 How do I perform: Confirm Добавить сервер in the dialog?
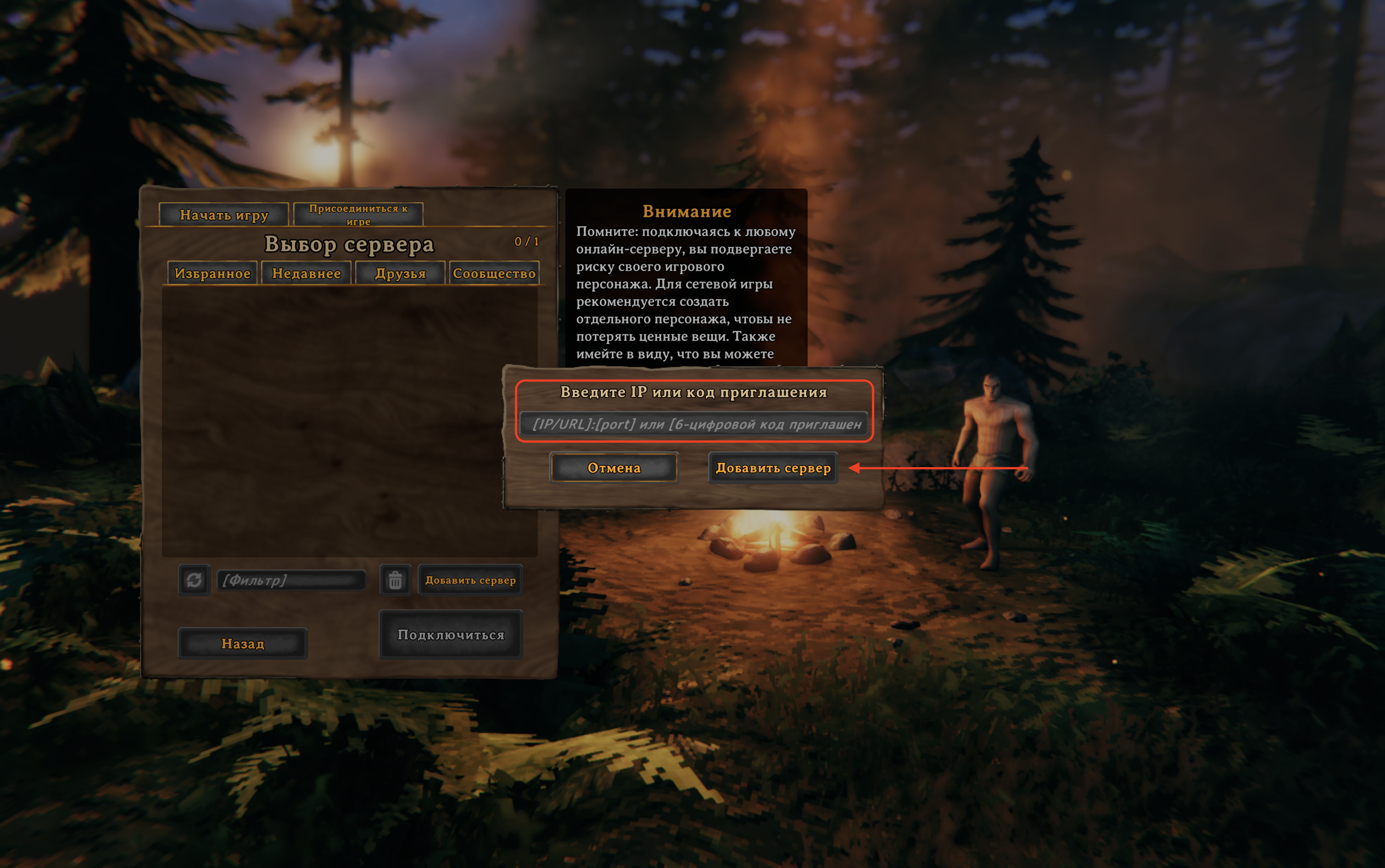pyautogui.click(x=773, y=468)
